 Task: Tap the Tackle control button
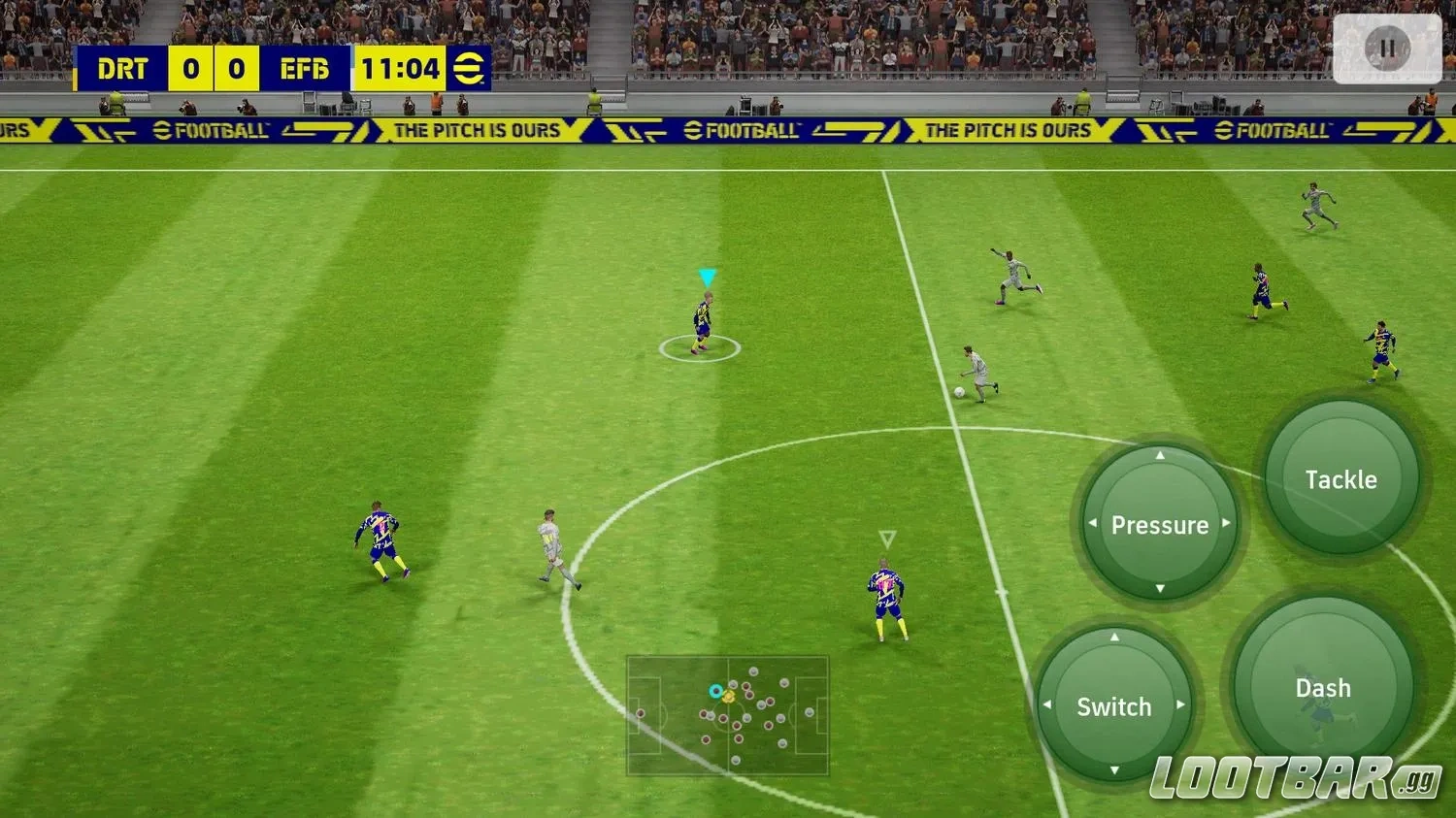click(1340, 478)
